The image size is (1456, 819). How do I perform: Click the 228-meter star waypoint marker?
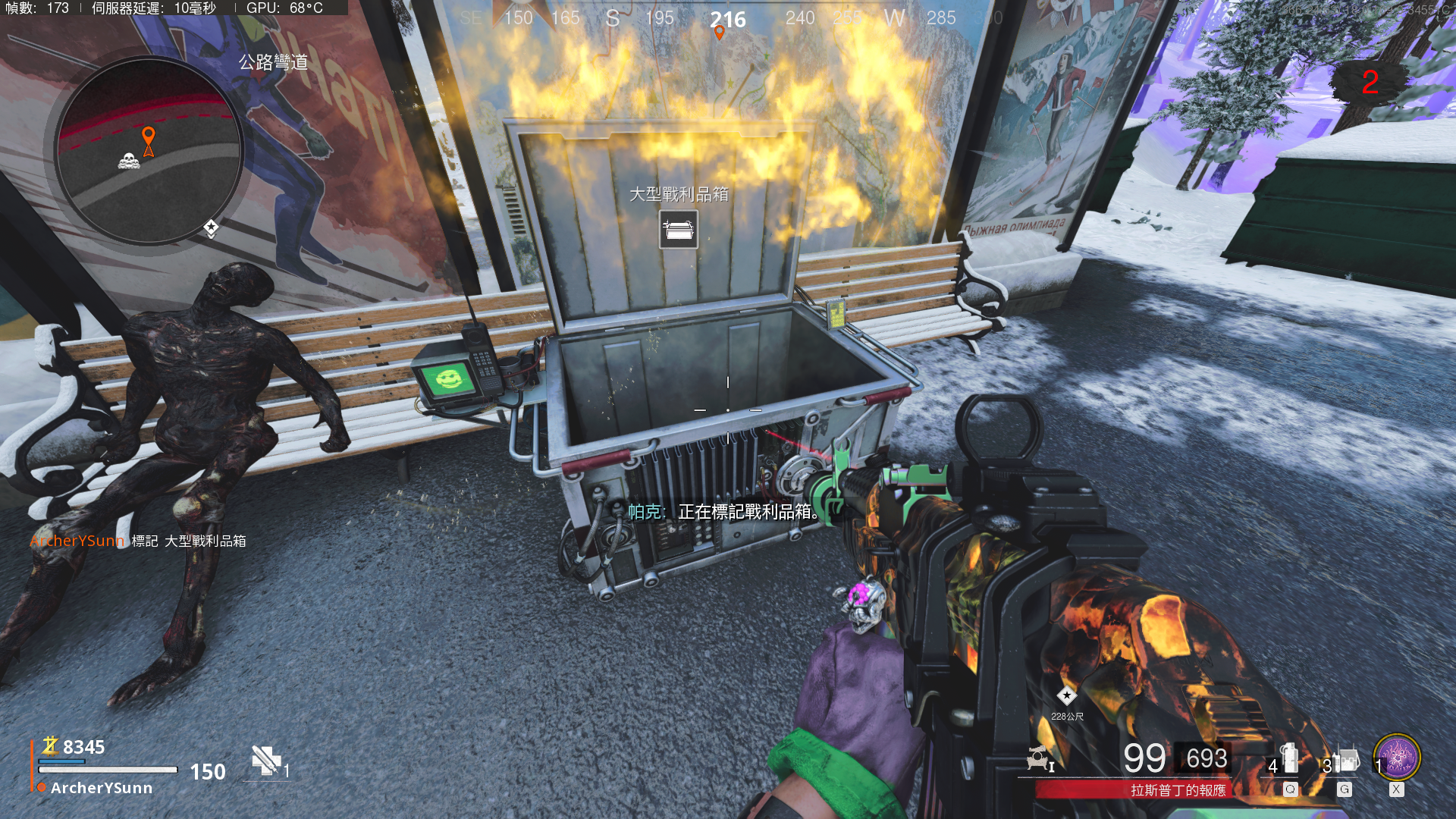click(1067, 695)
